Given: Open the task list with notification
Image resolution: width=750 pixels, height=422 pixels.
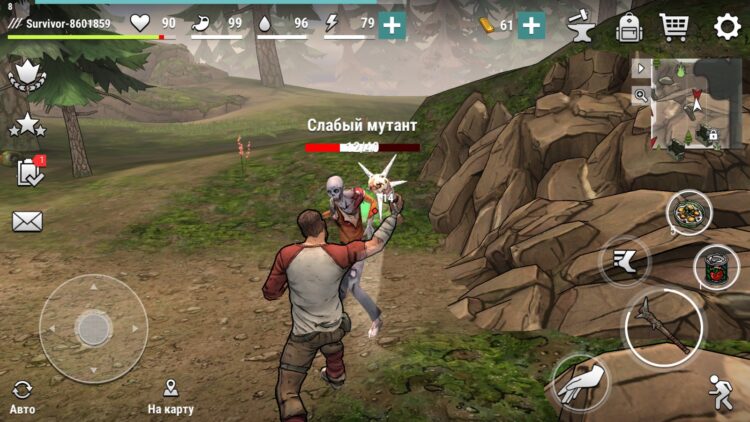Looking at the screenshot, I should (30, 172).
